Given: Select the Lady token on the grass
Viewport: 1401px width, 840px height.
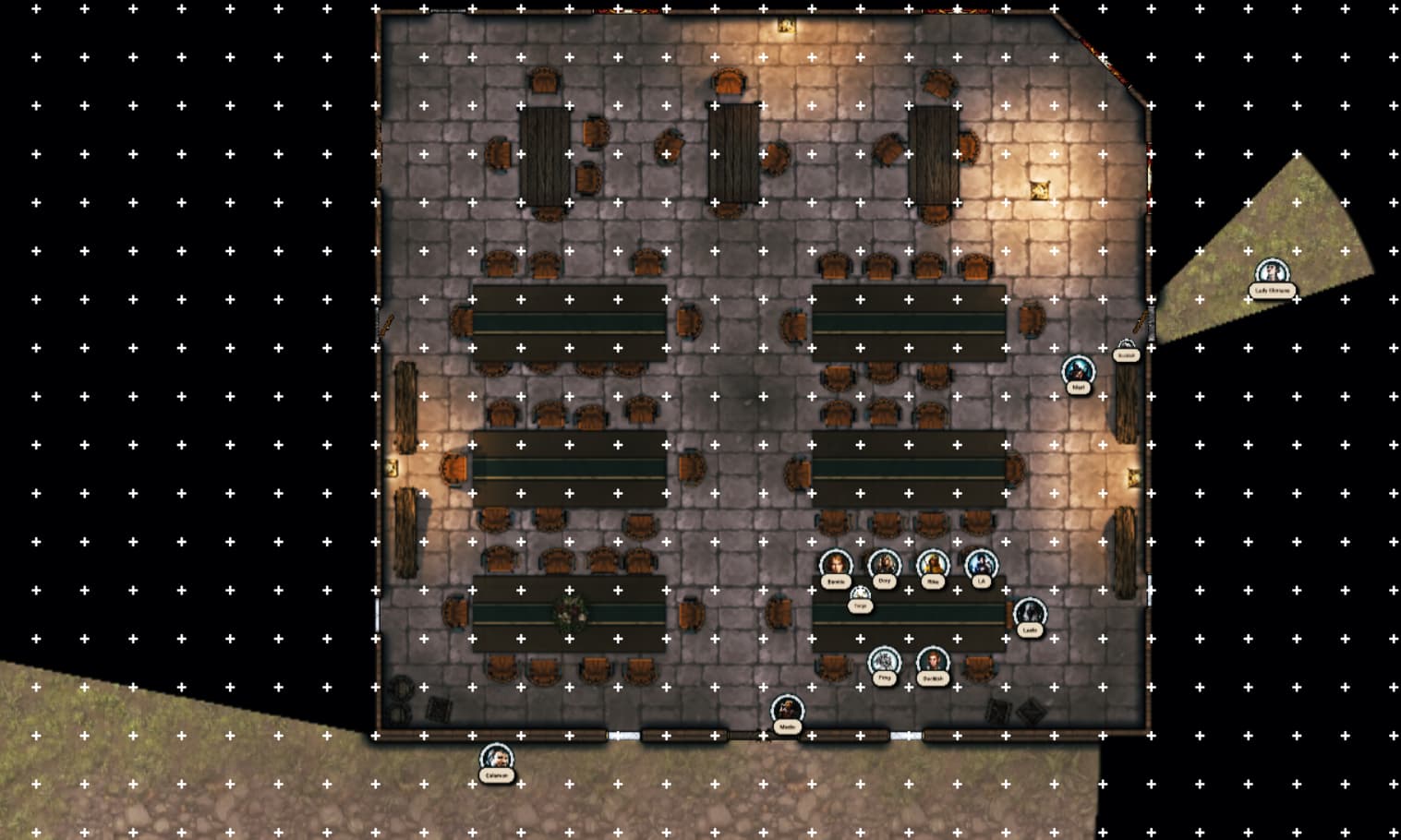Looking at the screenshot, I should coord(1272,274).
